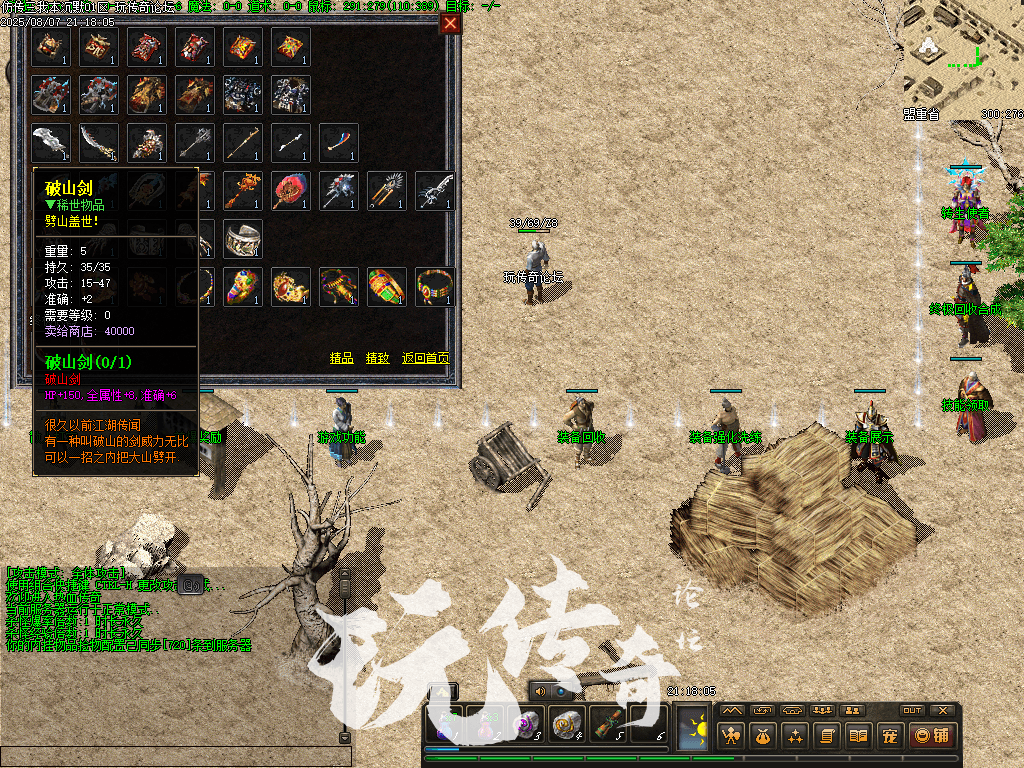Open the 宠 pet panel
Viewport: 1024px width, 768px height.
[x=888, y=737]
